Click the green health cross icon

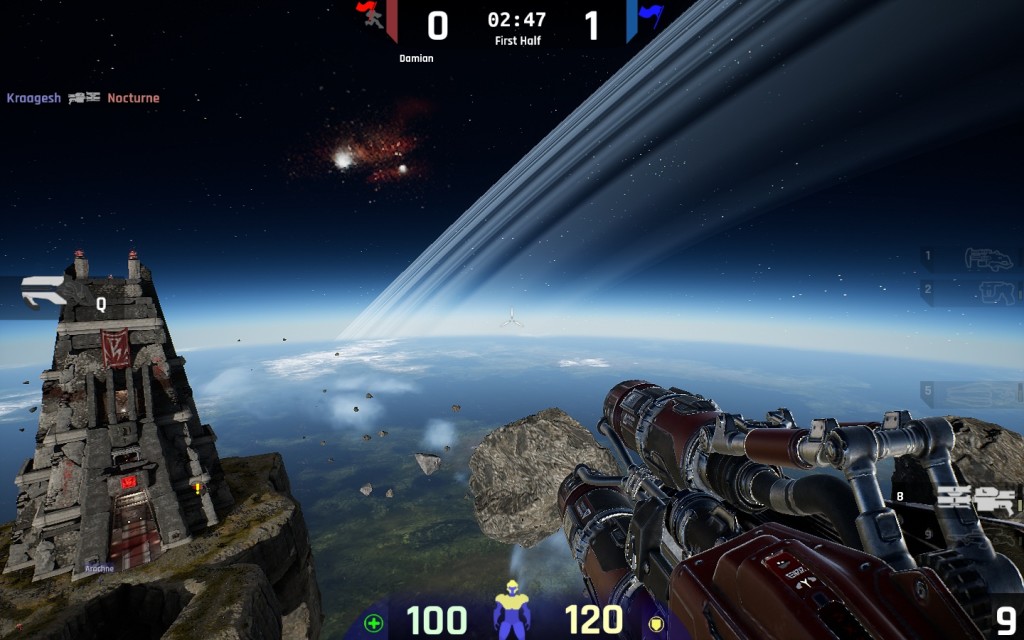(x=374, y=624)
